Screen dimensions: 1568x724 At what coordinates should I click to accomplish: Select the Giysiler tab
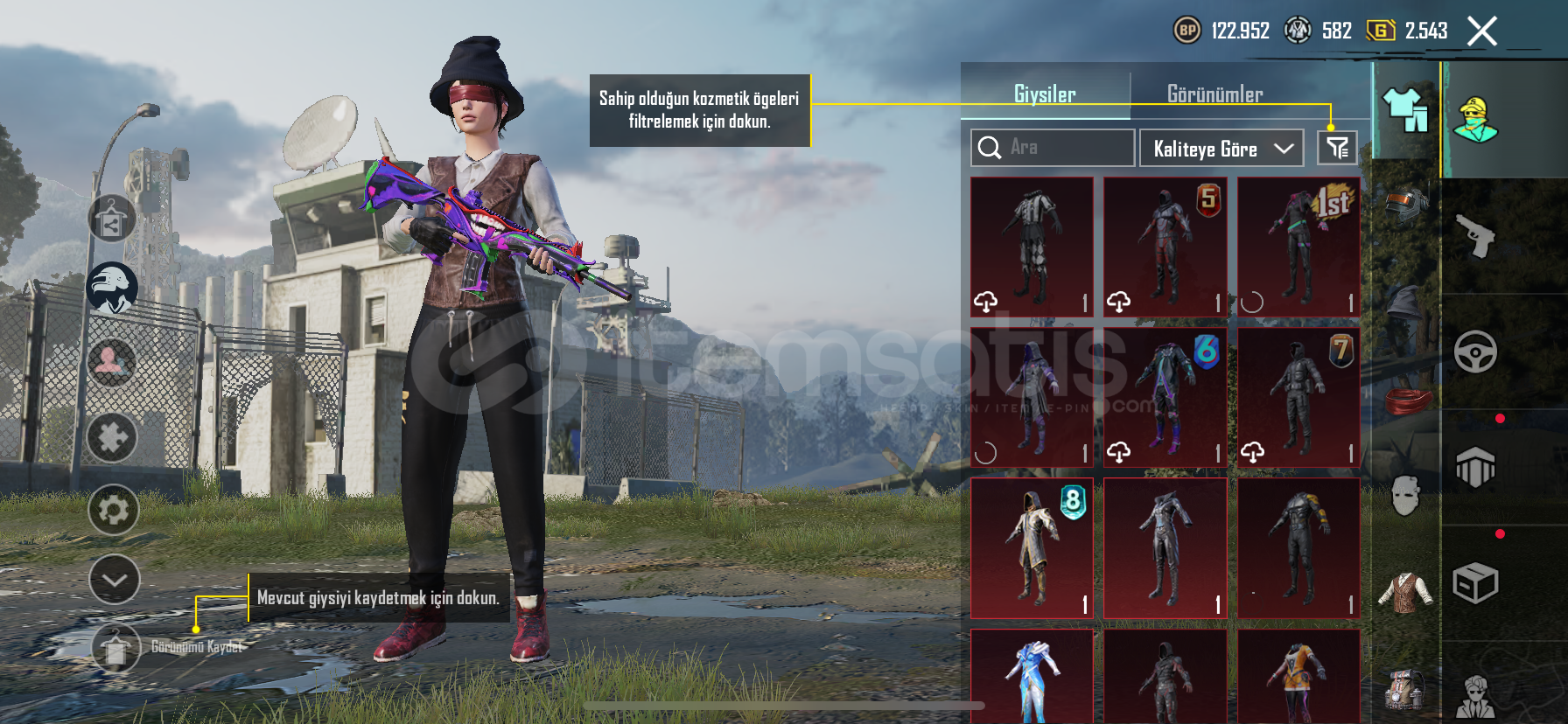click(x=1045, y=94)
